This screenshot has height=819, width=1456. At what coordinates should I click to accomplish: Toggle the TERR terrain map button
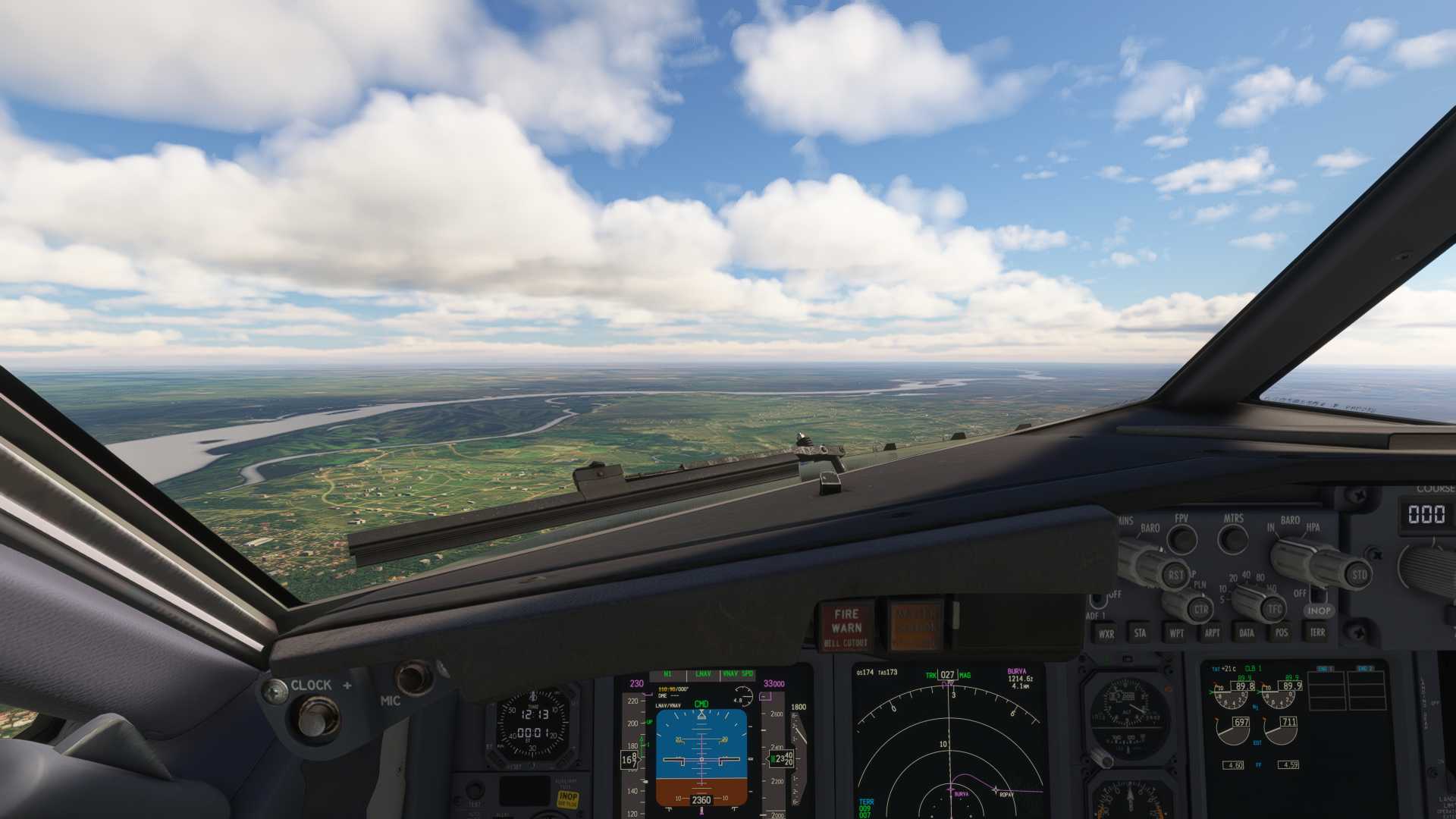[1317, 632]
